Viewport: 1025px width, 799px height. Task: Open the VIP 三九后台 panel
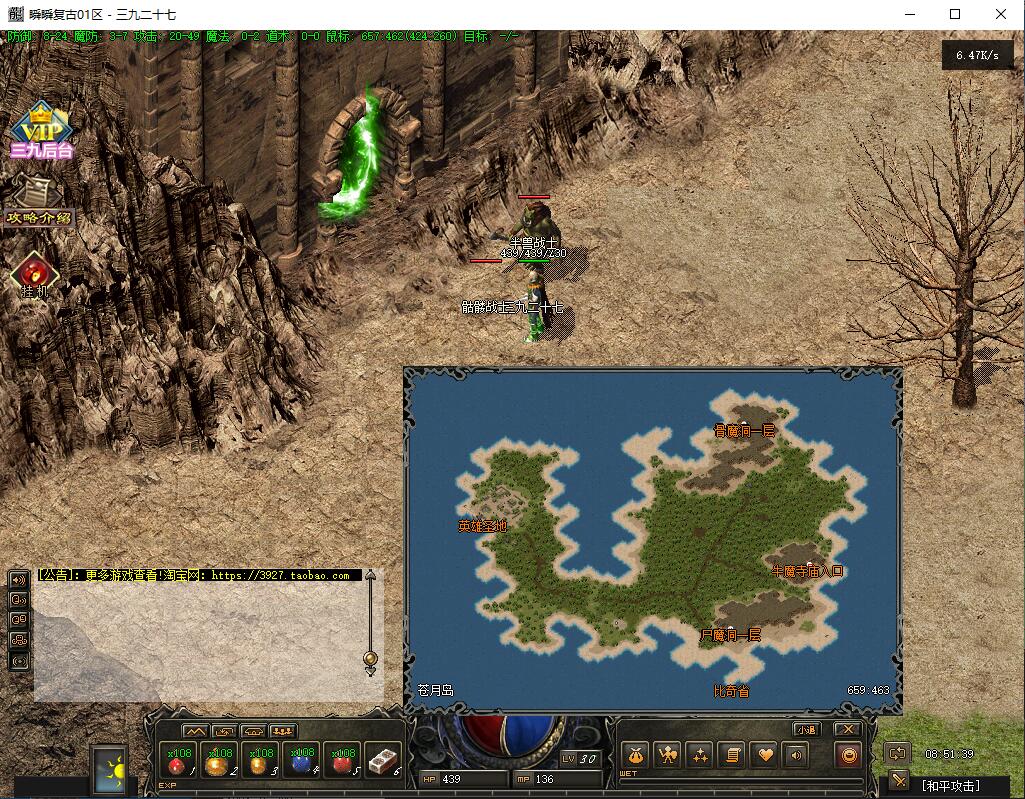[41, 131]
